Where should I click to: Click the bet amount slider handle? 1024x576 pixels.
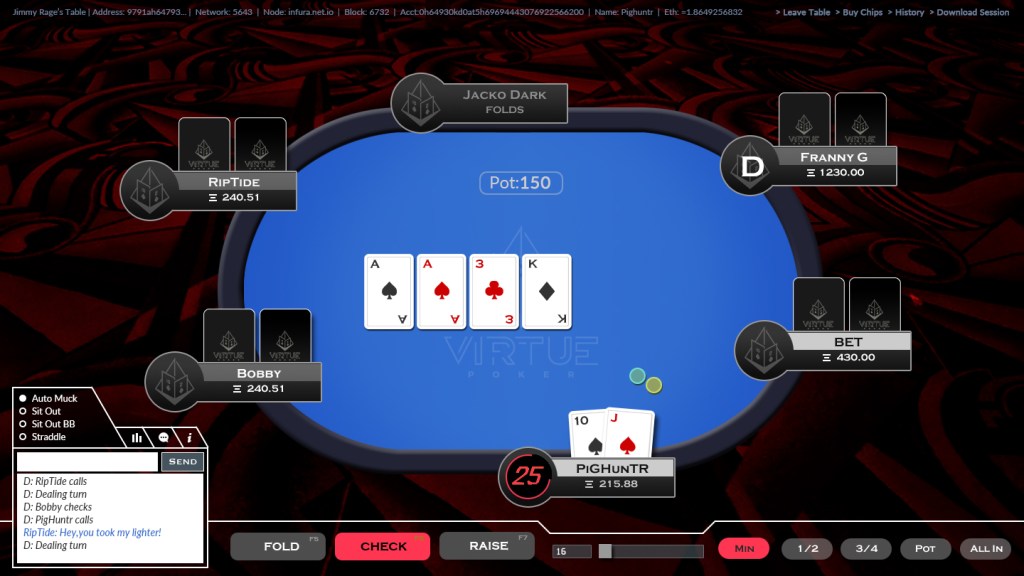pos(605,551)
